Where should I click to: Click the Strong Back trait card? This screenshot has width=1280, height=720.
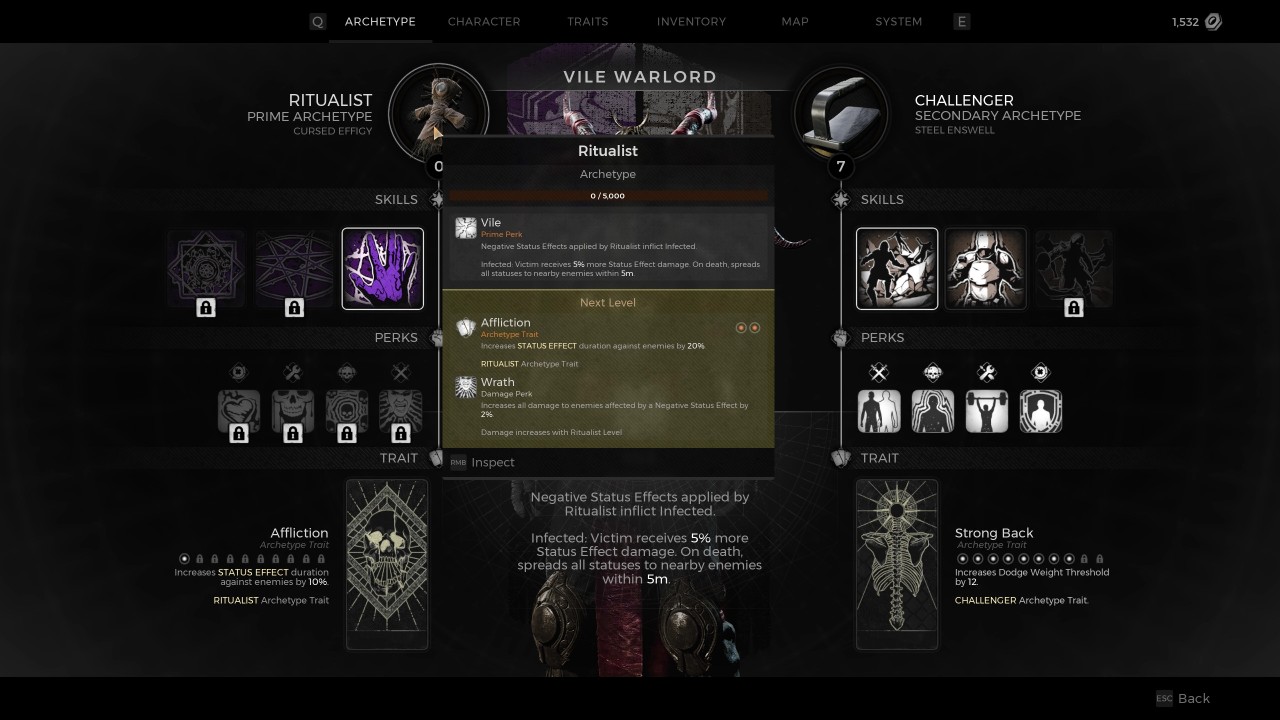(897, 564)
